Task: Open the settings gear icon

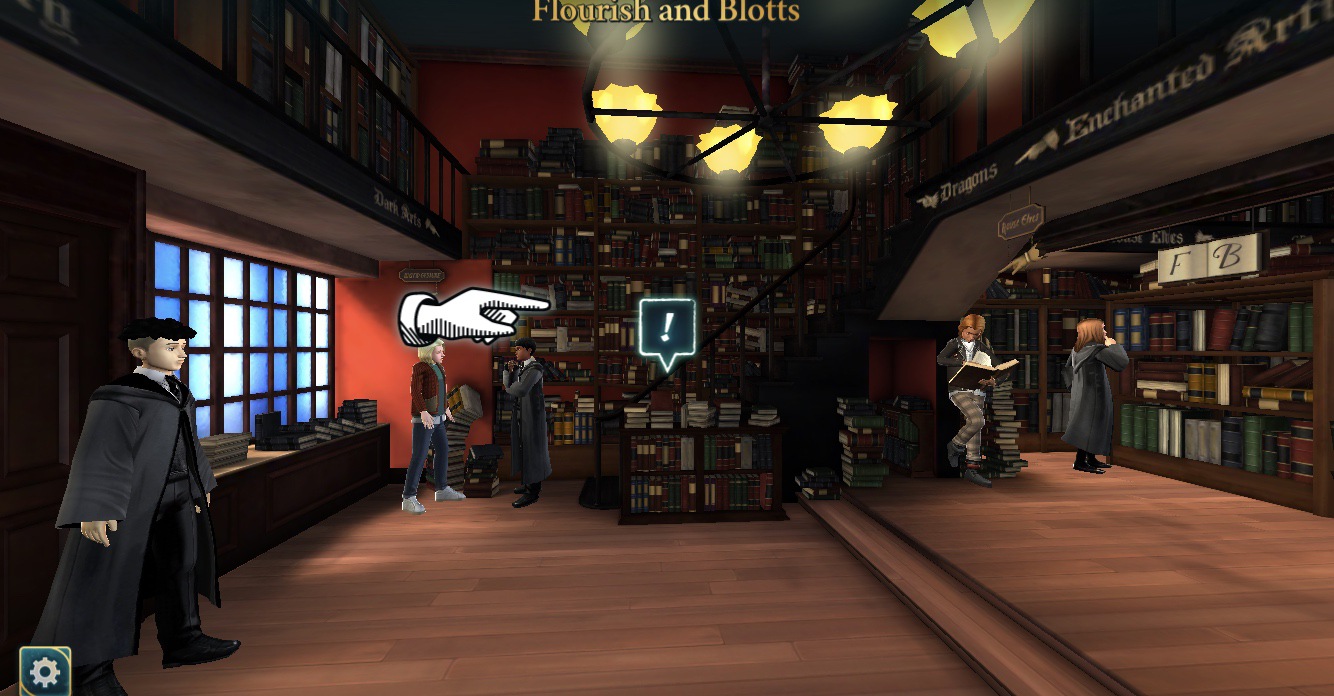Action: point(45,671)
